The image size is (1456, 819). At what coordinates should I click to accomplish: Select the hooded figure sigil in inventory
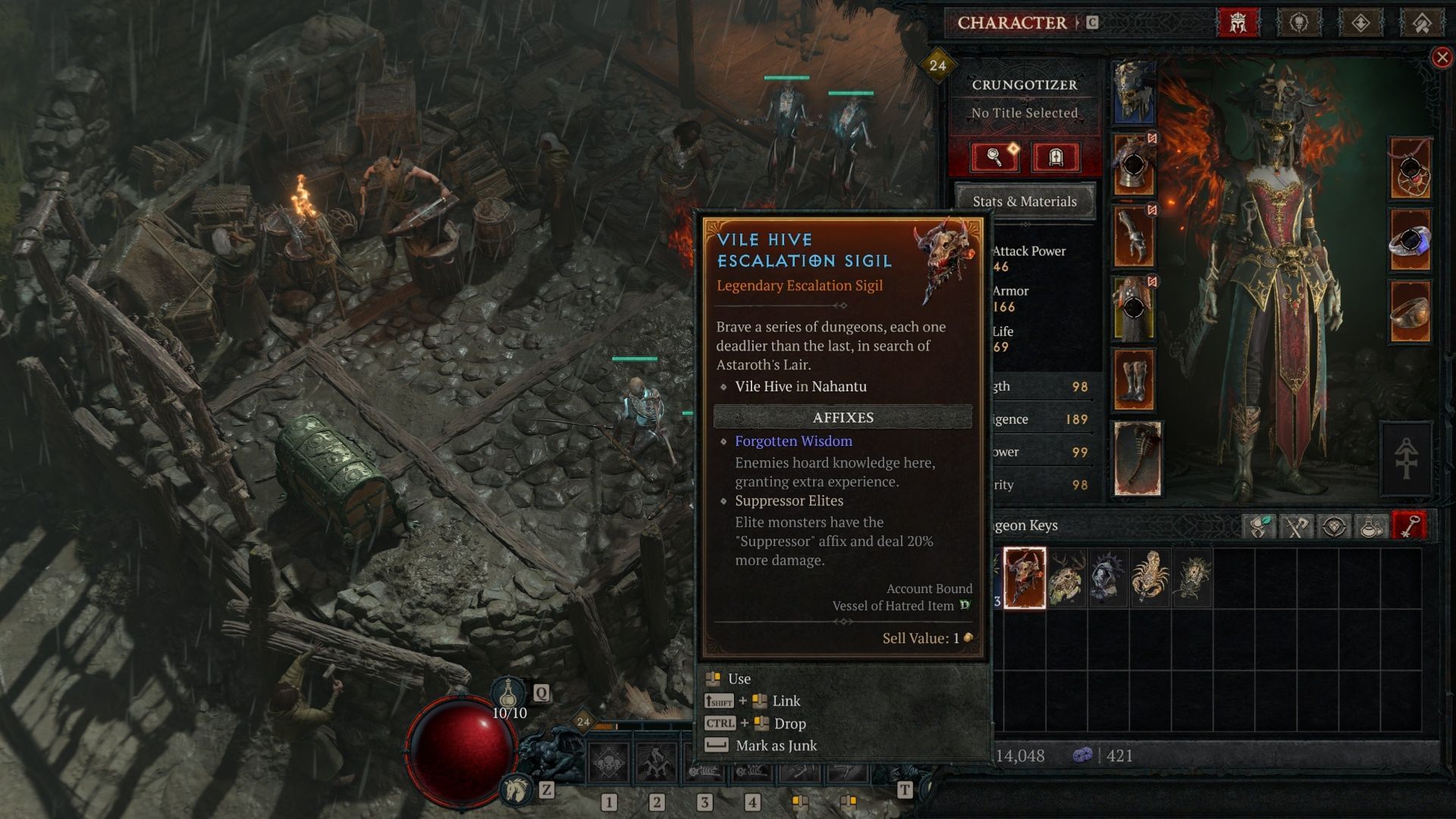click(x=1108, y=578)
